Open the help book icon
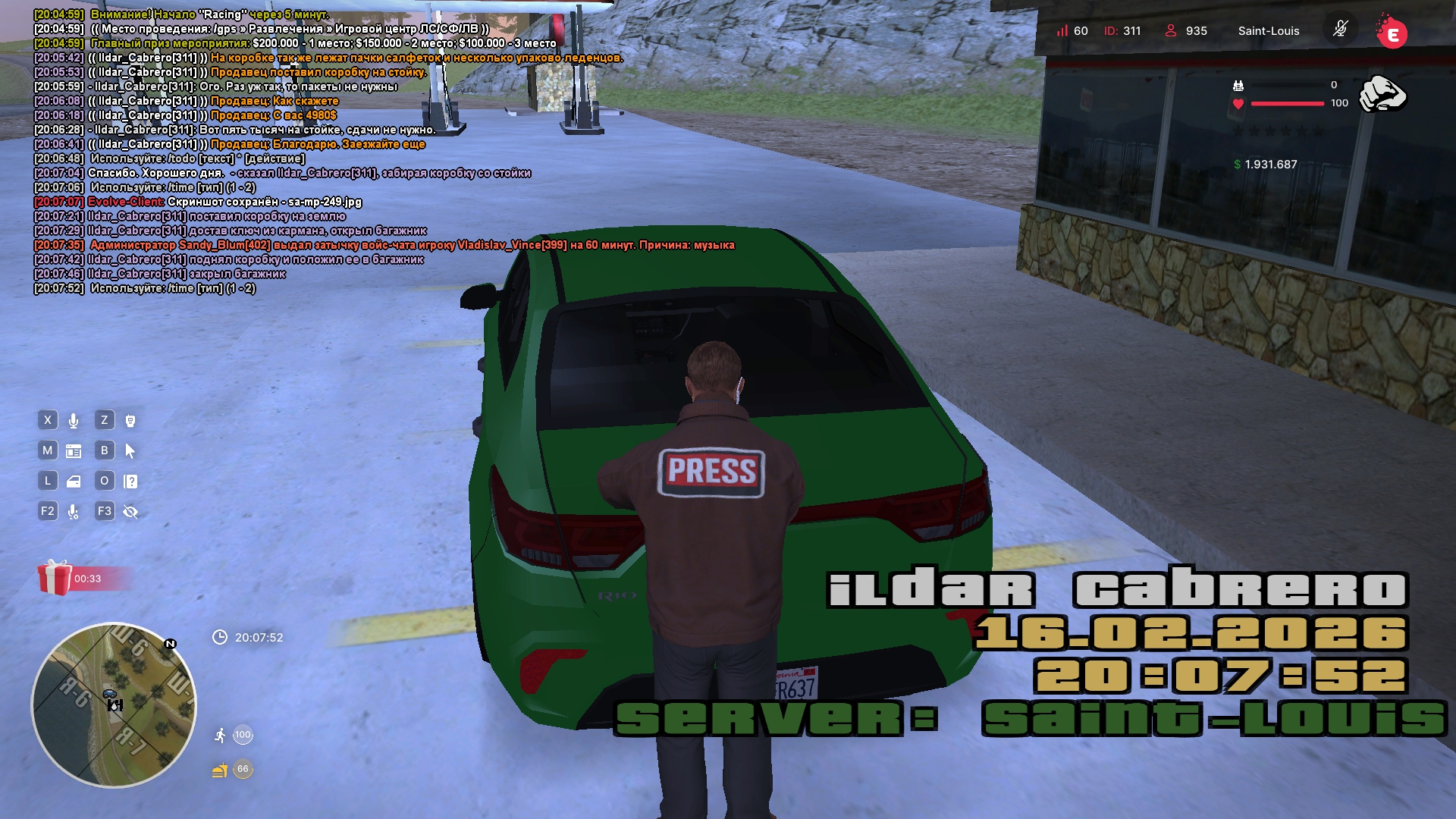Viewport: 1456px width, 819px height. (130, 482)
